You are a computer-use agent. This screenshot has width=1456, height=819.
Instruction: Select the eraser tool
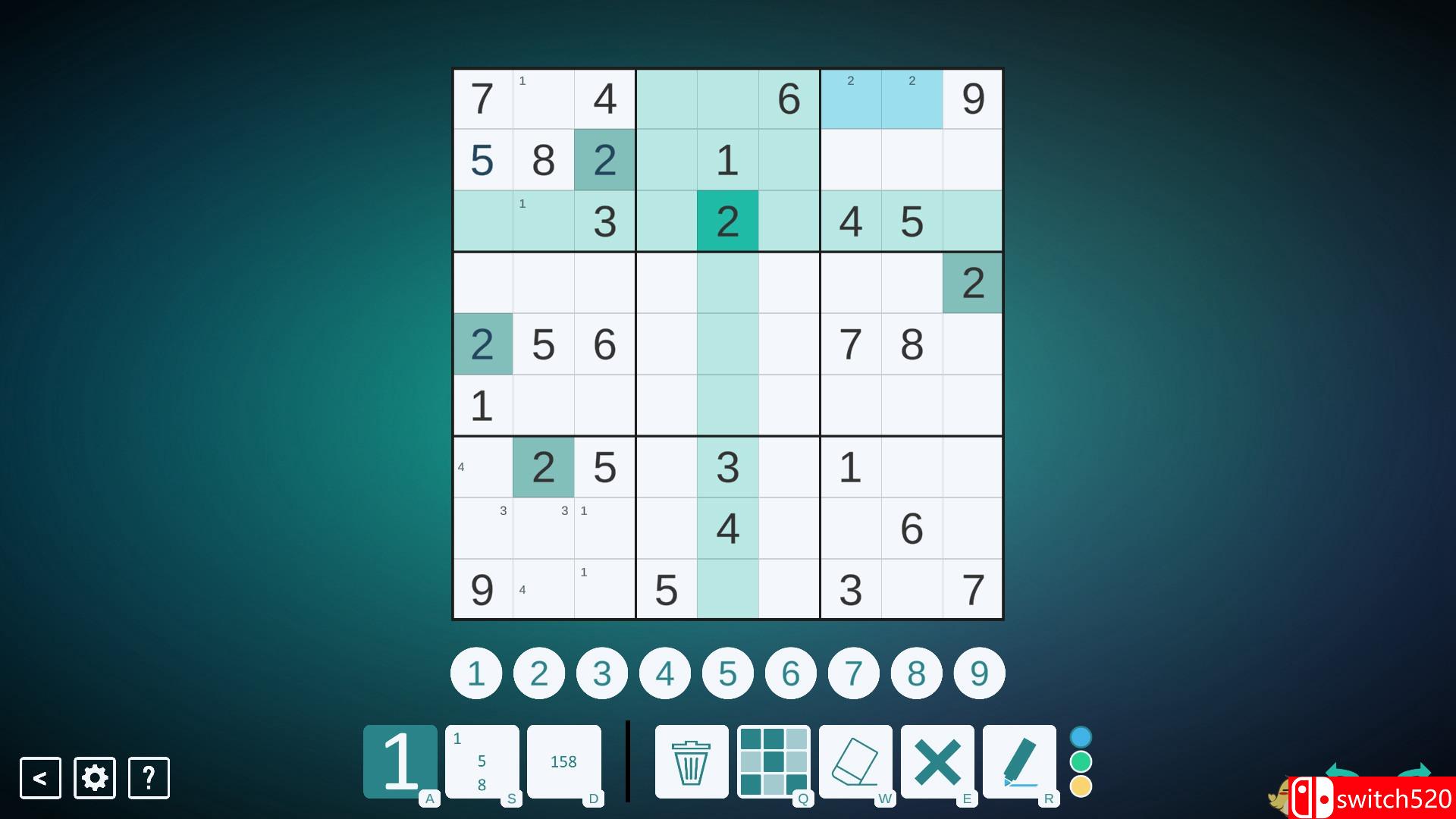[x=856, y=761]
